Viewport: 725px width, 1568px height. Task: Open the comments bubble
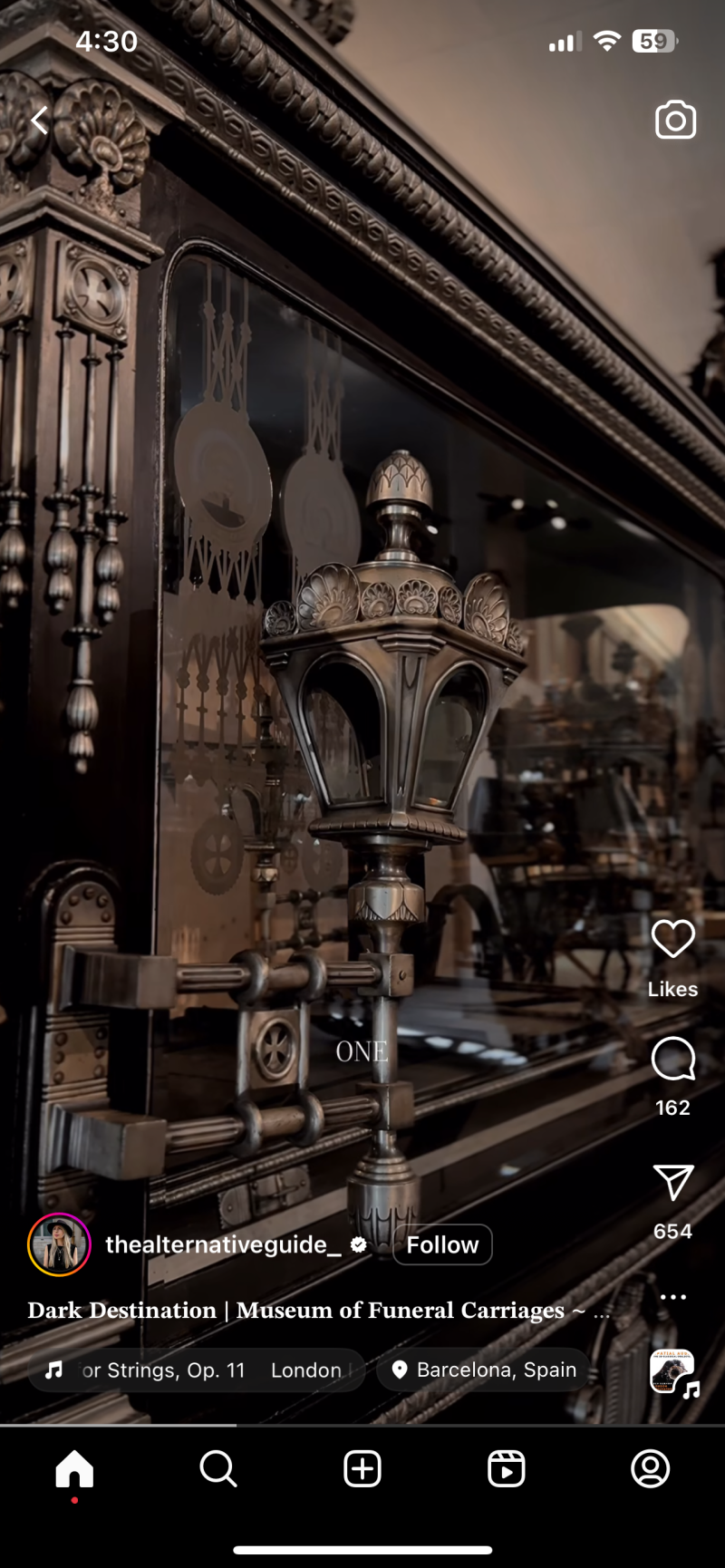[x=672, y=1059]
